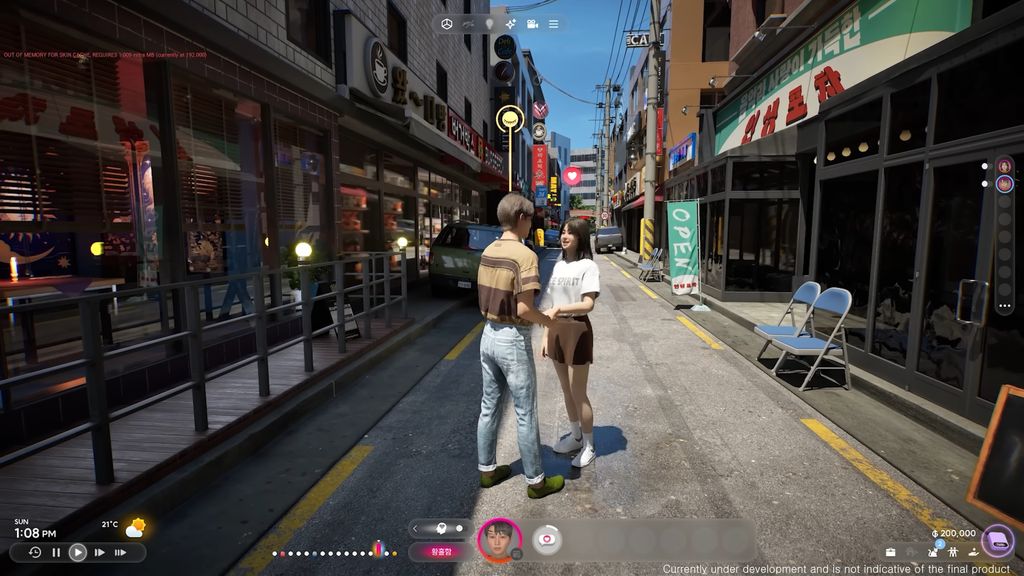Select the top household member avatar
Image resolution: width=1024 pixels, height=576 pixels.
[x=1004, y=166]
